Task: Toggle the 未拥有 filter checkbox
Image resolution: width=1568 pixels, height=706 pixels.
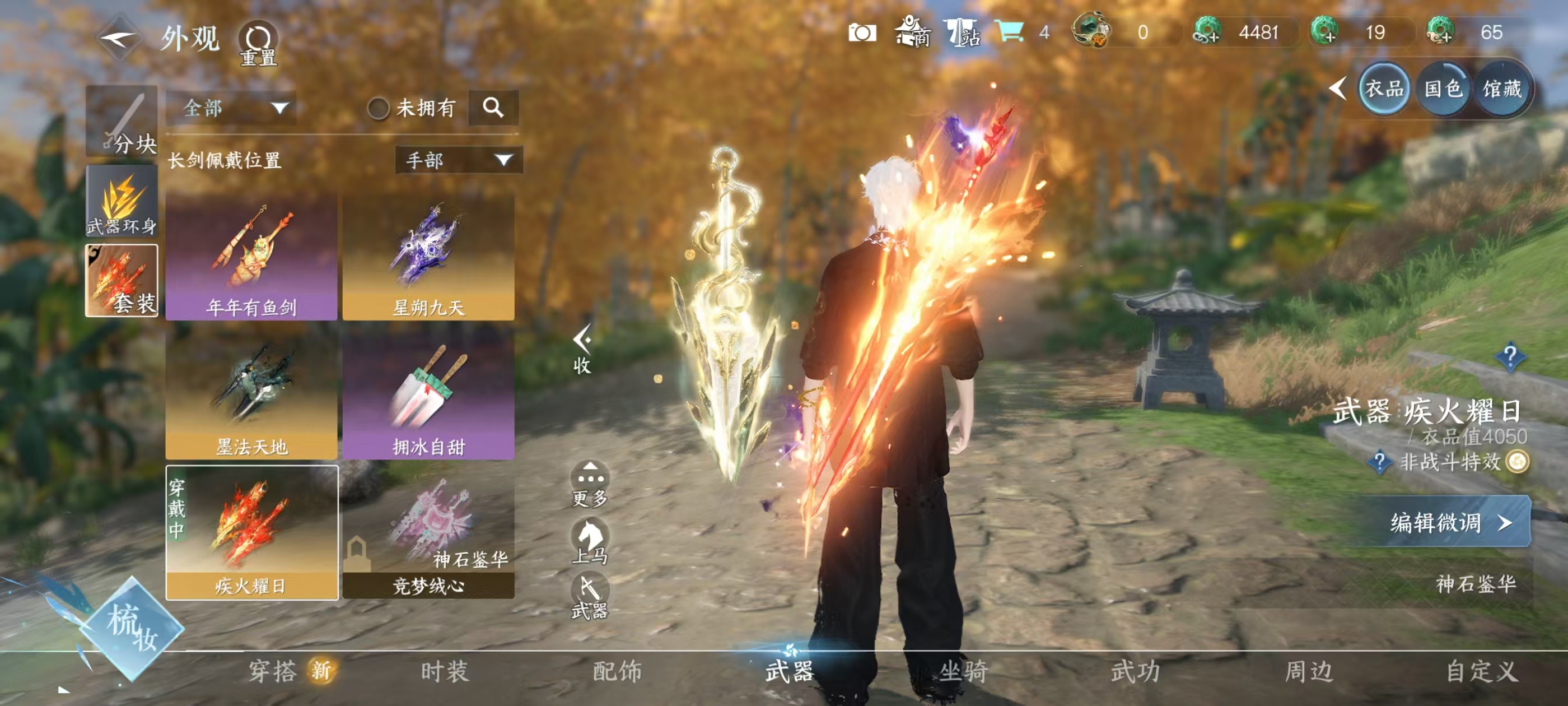Action: [378, 109]
